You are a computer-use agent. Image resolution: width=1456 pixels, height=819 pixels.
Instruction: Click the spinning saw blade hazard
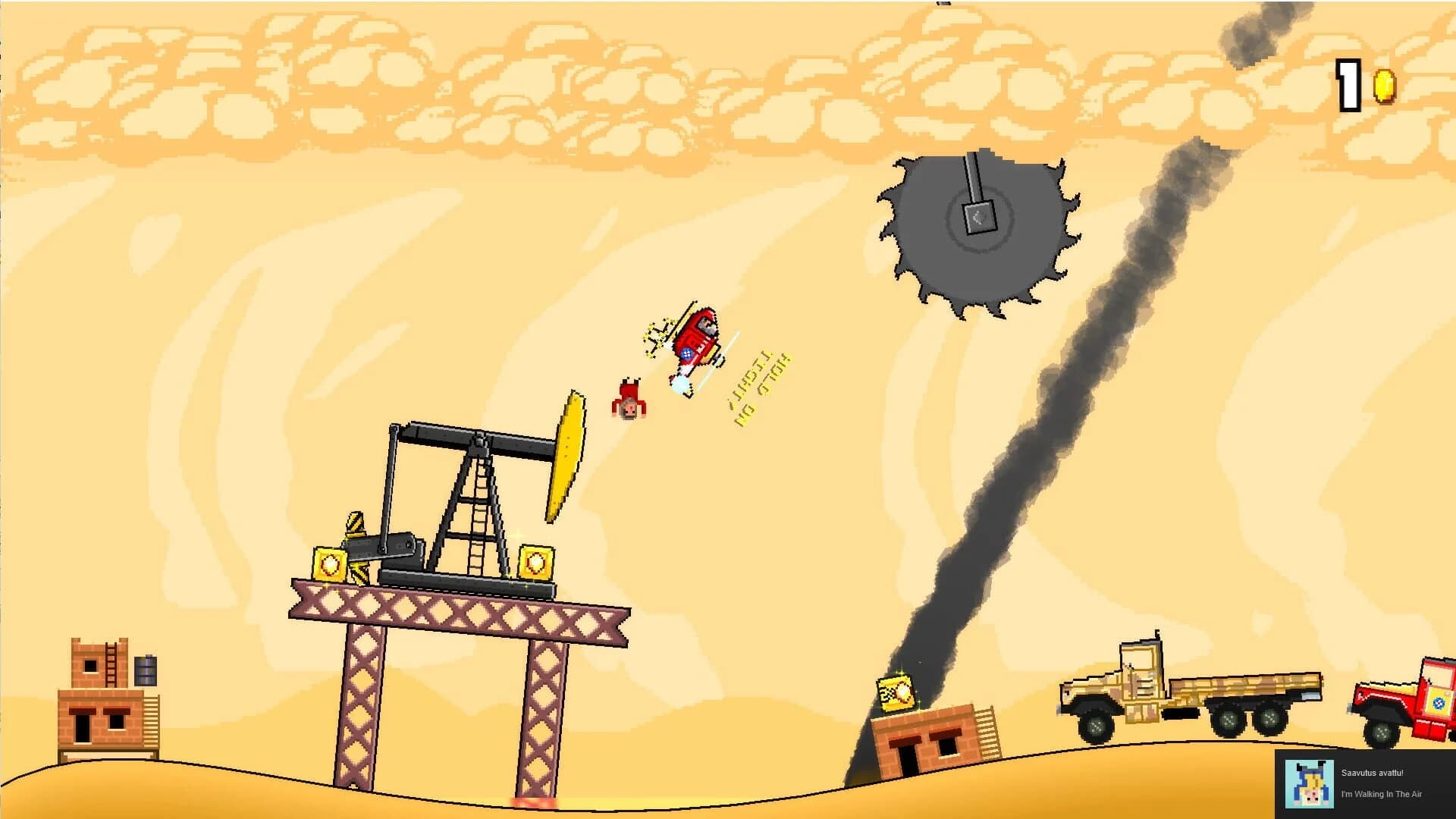978,220
